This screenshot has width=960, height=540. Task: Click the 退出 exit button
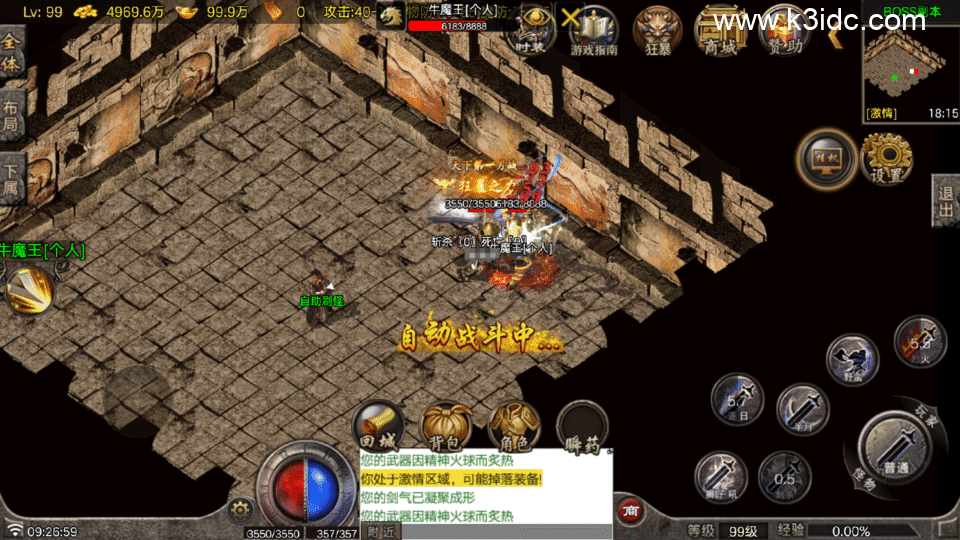[946, 200]
